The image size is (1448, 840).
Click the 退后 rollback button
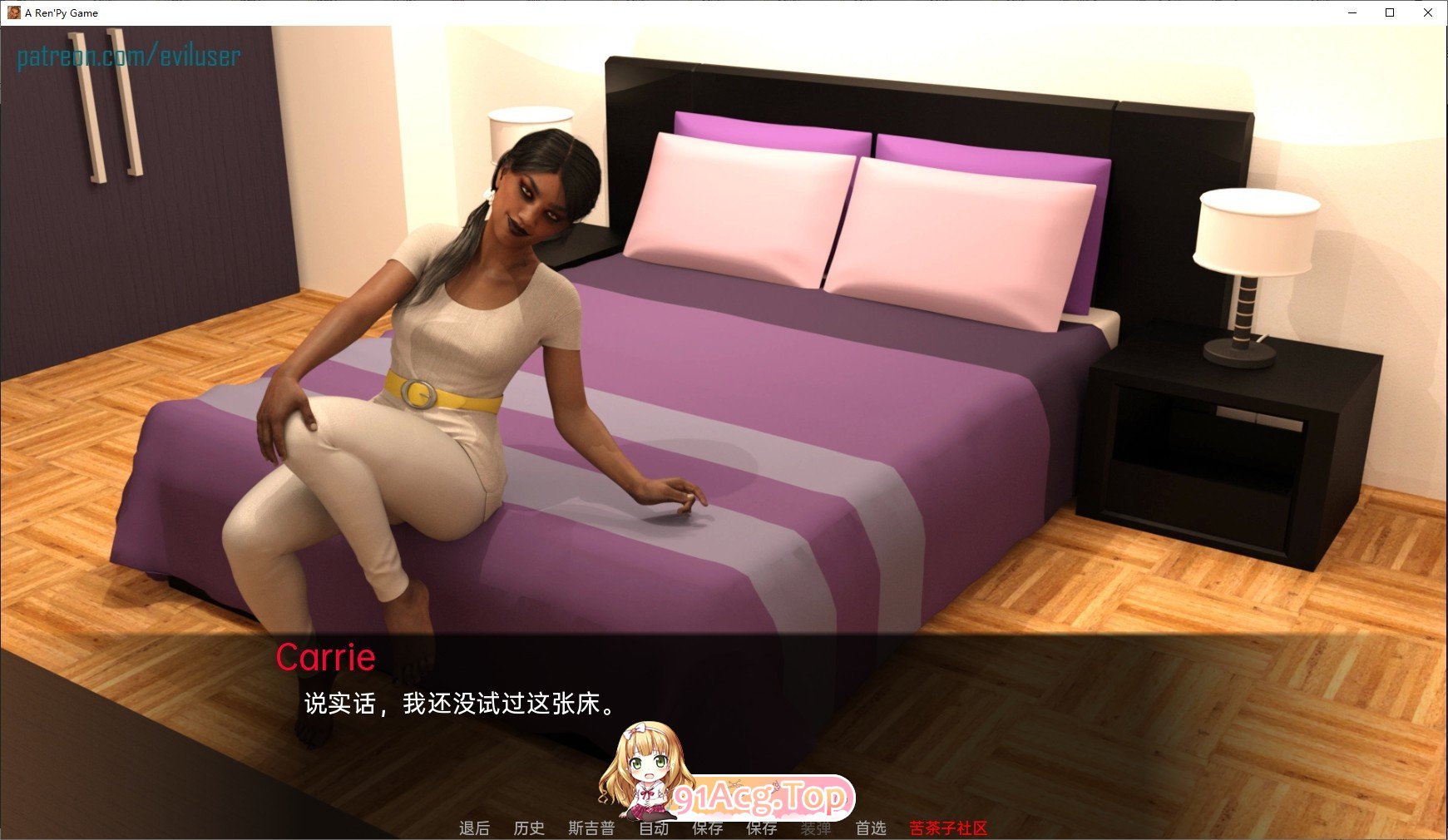(475, 828)
